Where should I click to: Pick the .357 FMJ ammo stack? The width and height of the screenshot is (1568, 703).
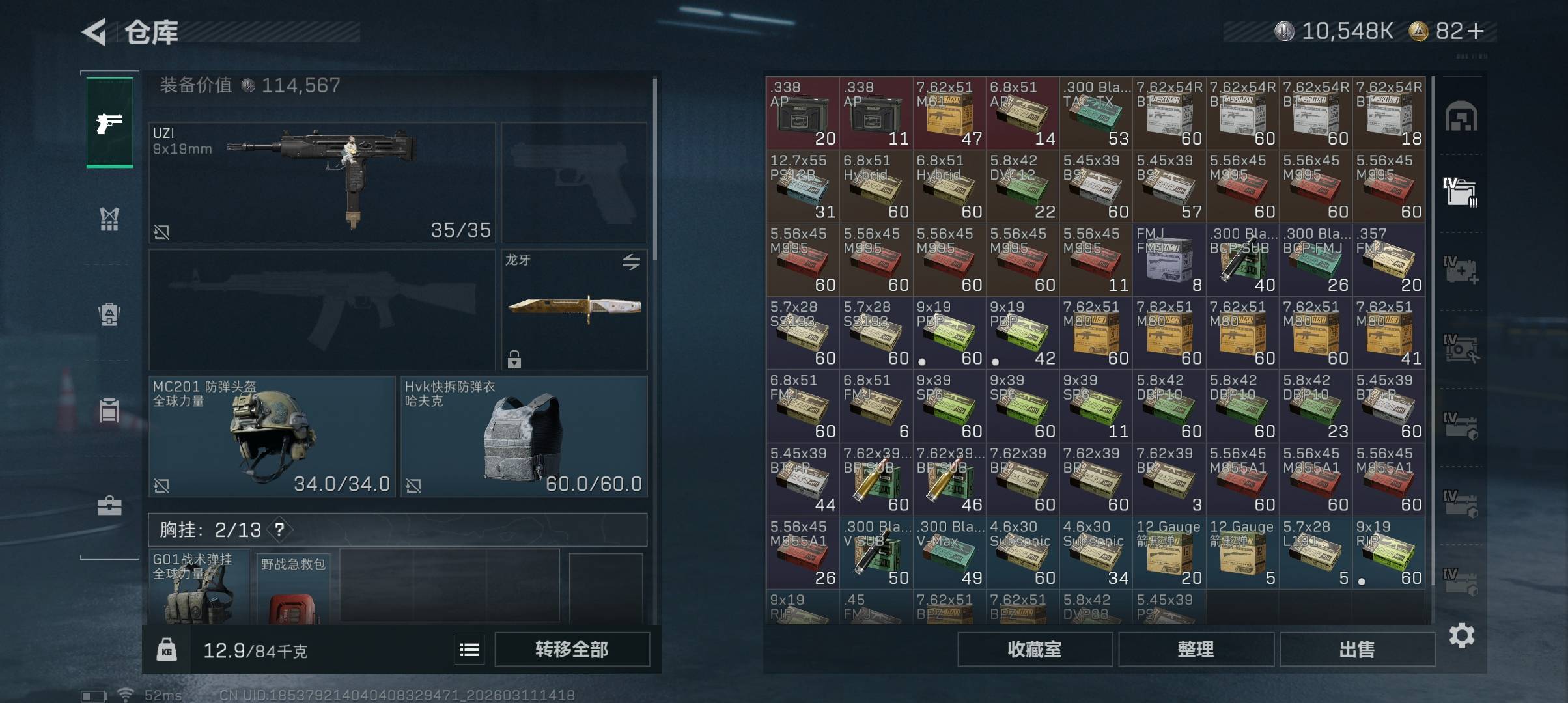point(1389,259)
